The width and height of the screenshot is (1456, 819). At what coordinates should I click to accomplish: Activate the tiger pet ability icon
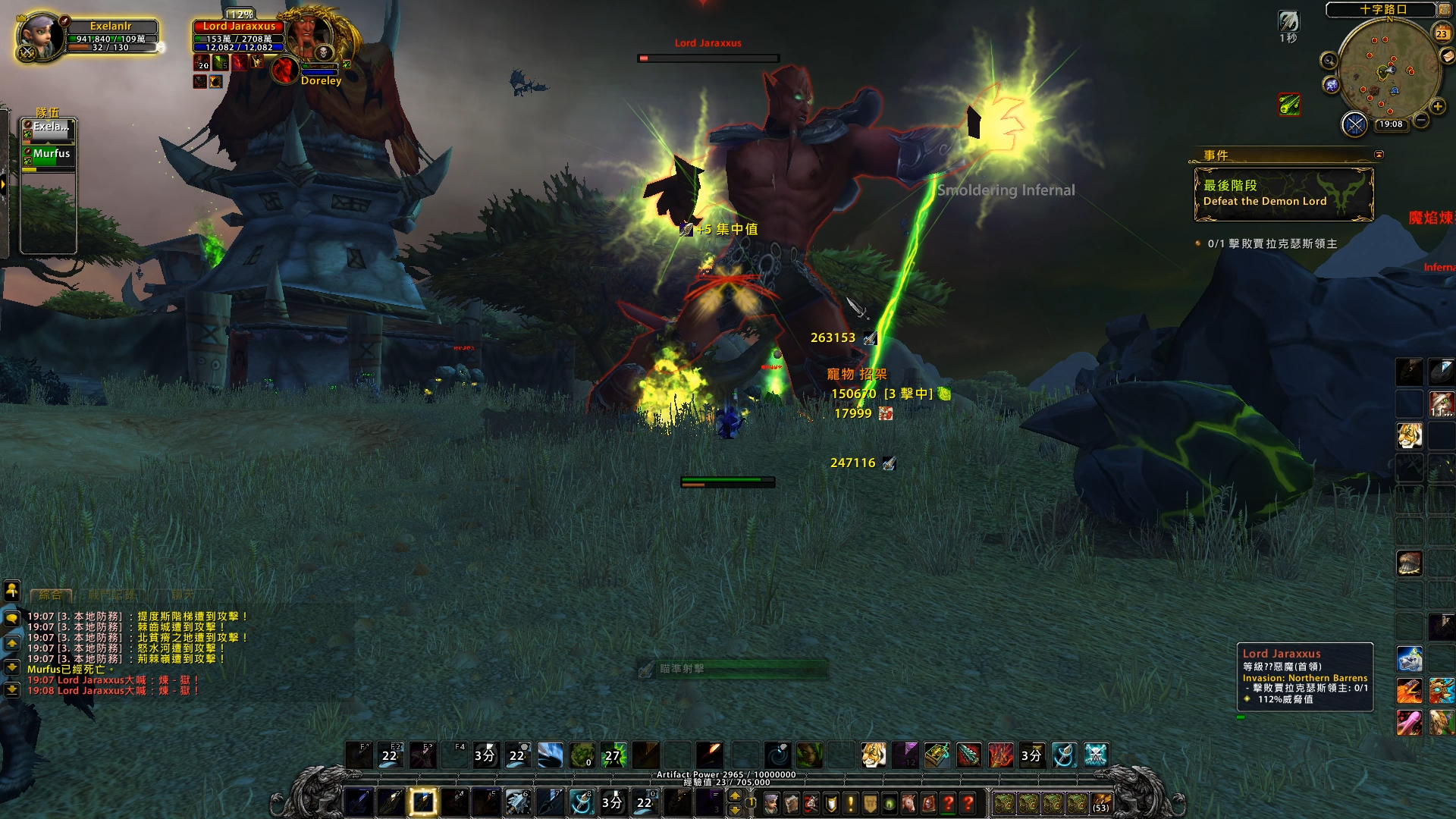[873, 755]
